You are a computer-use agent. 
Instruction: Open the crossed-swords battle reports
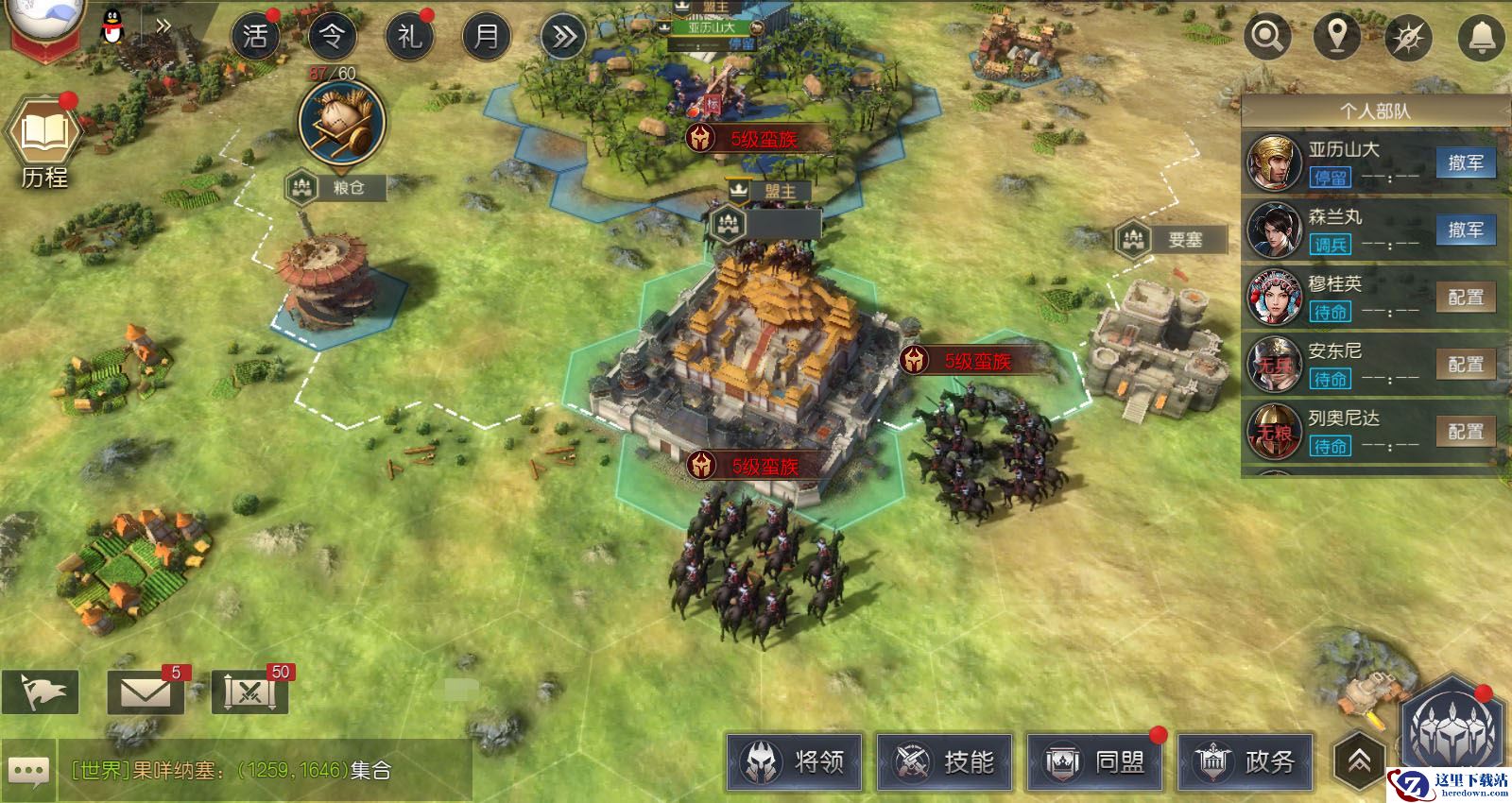coord(249,693)
